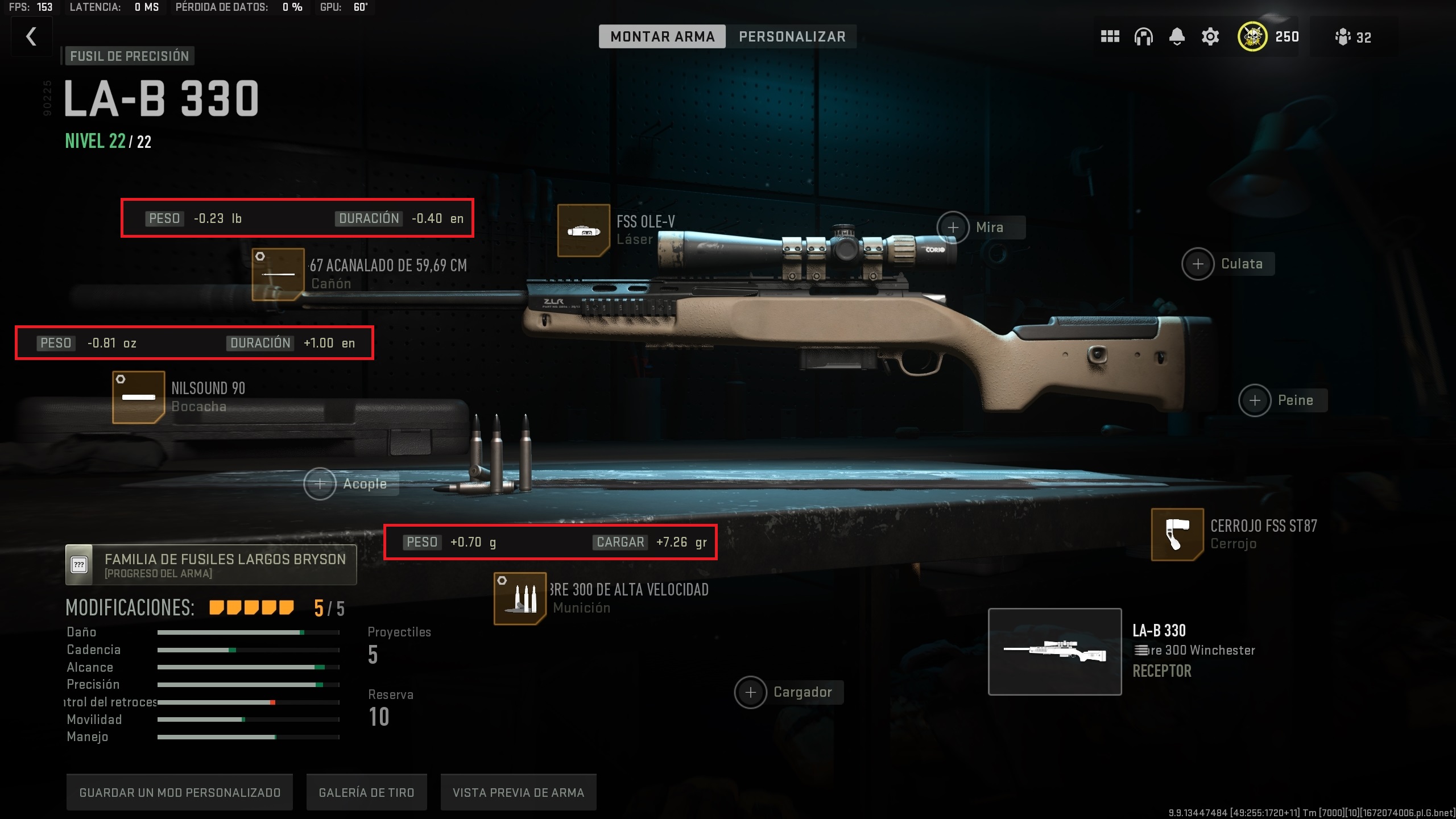Open the LA-B 330 receptor thumbnail
The width and height of the screenshot is (1456, 819).
click(1054, 652)
